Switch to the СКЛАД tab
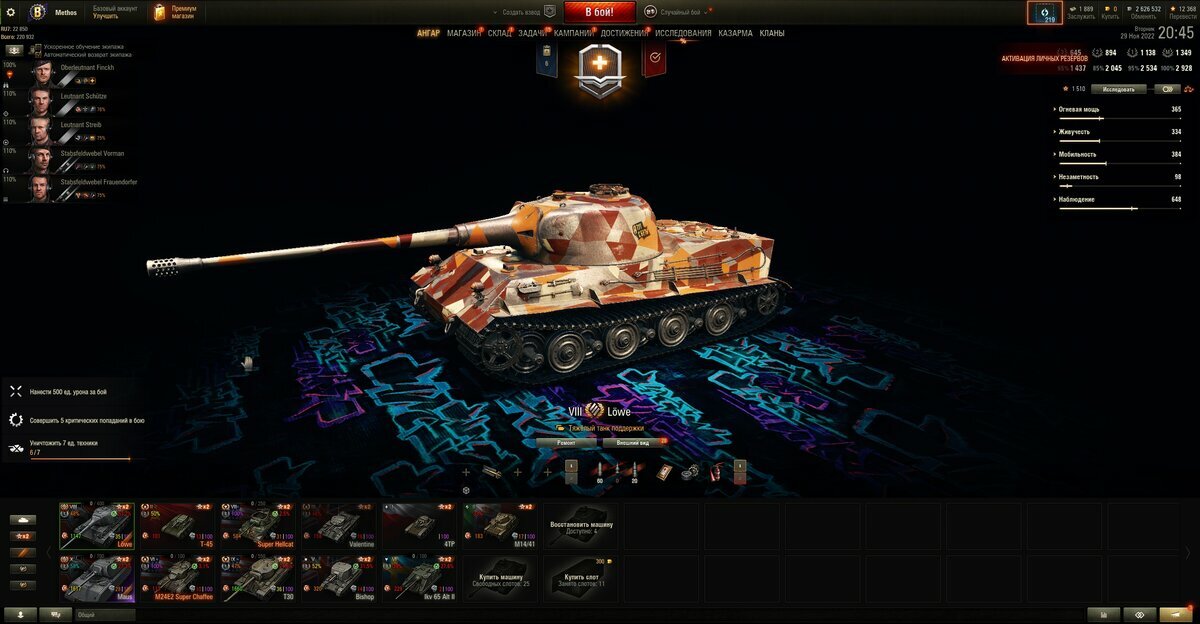The width and height of the screenshot is (1200, 624). point(500,33)
